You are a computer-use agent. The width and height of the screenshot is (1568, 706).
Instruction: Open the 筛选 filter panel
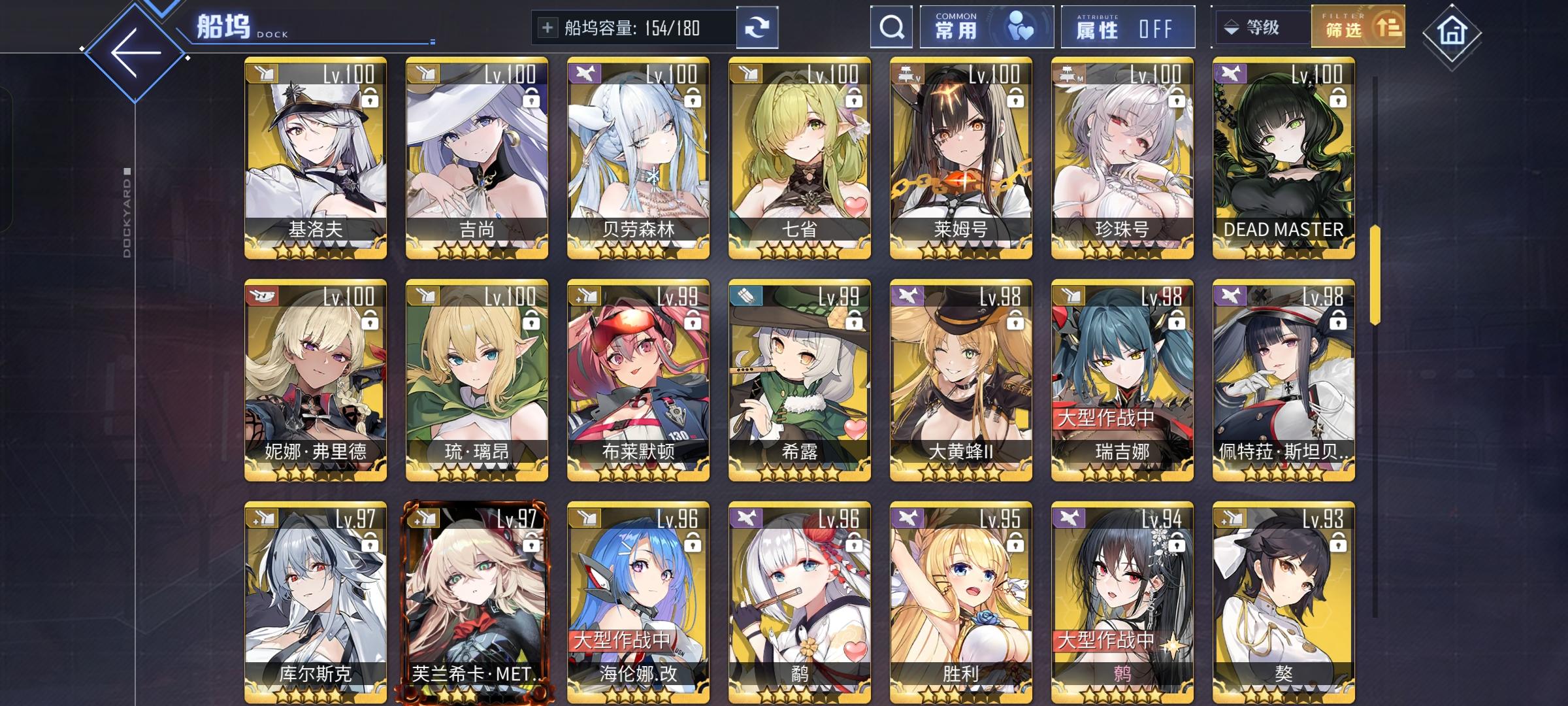coord(1357,27)
